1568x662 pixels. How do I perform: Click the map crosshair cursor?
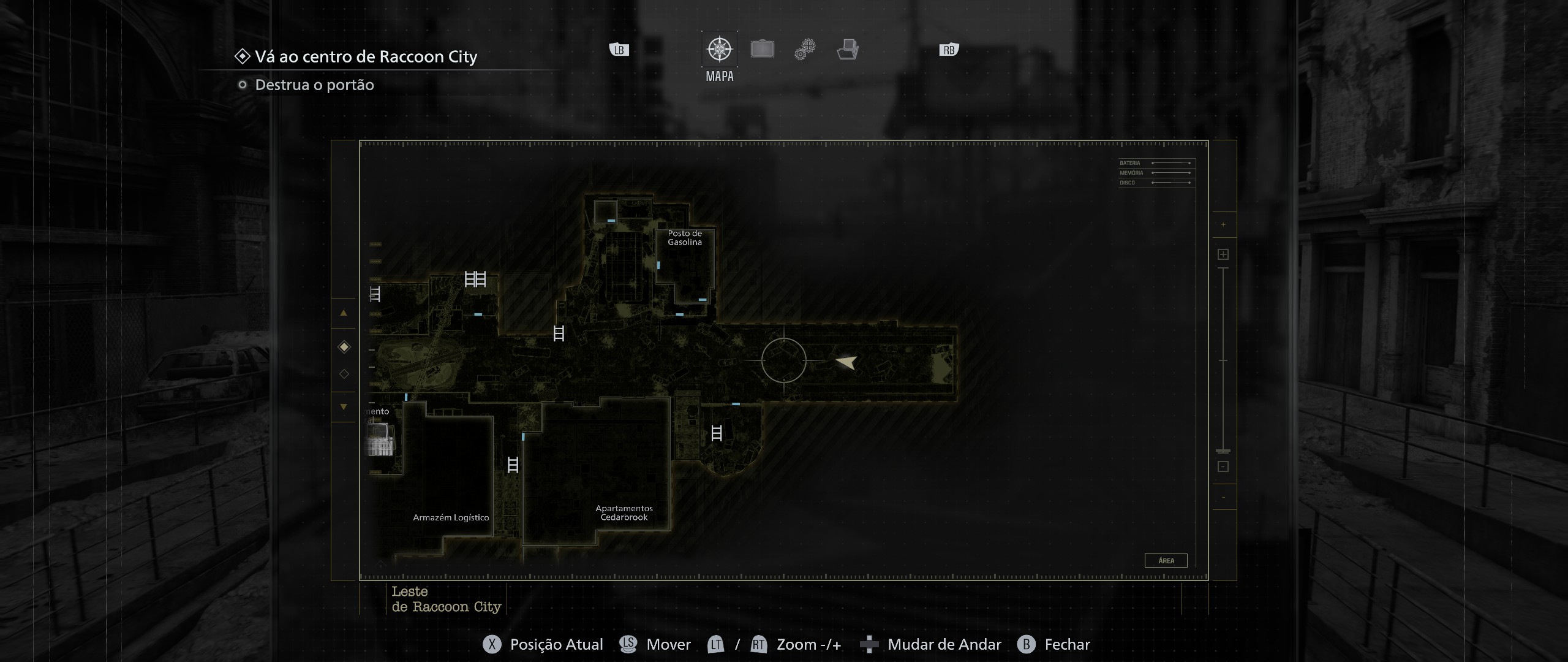coord(784,360)
